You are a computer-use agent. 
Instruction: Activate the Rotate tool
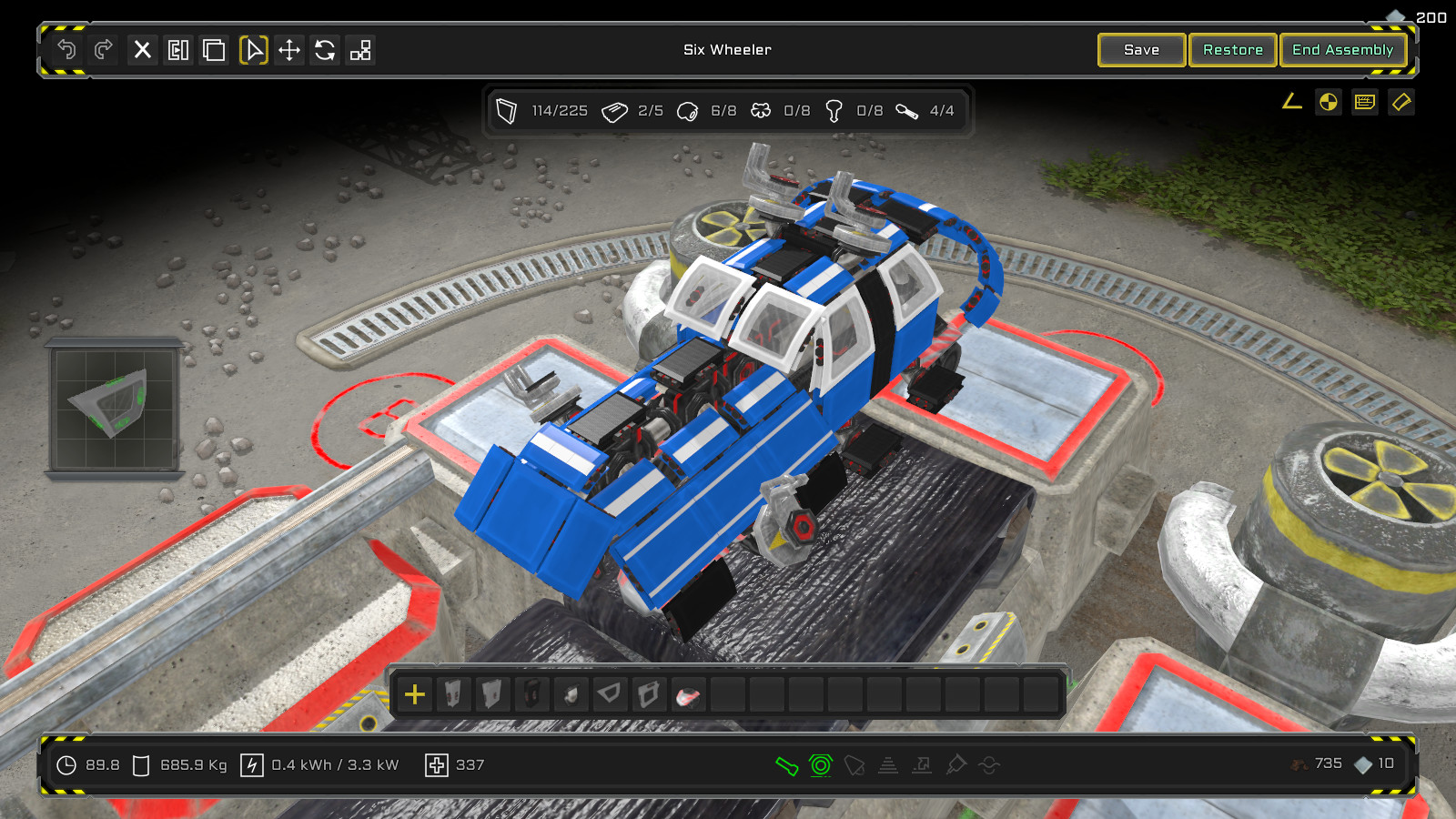point(325,51)
